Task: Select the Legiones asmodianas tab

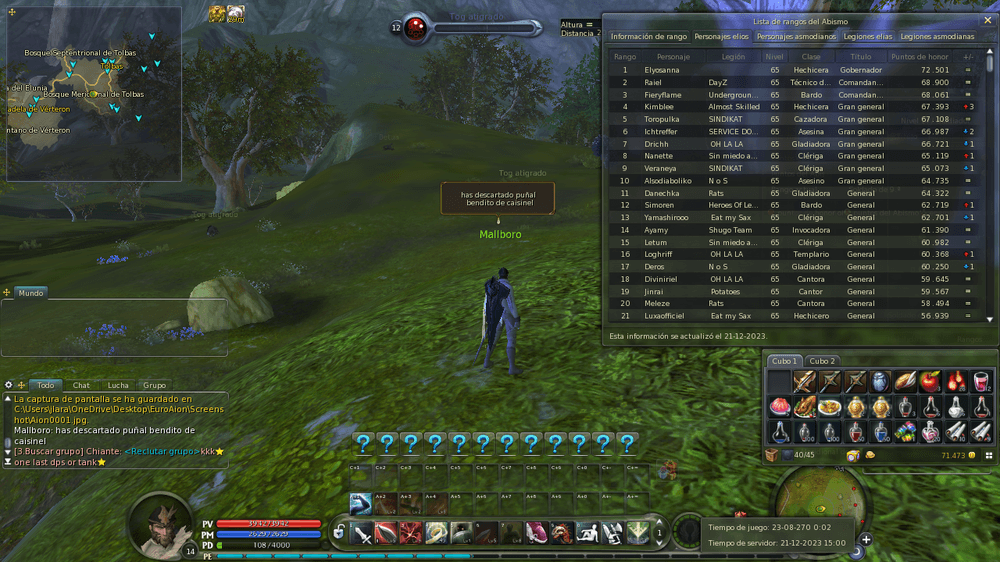Action: 937,37
